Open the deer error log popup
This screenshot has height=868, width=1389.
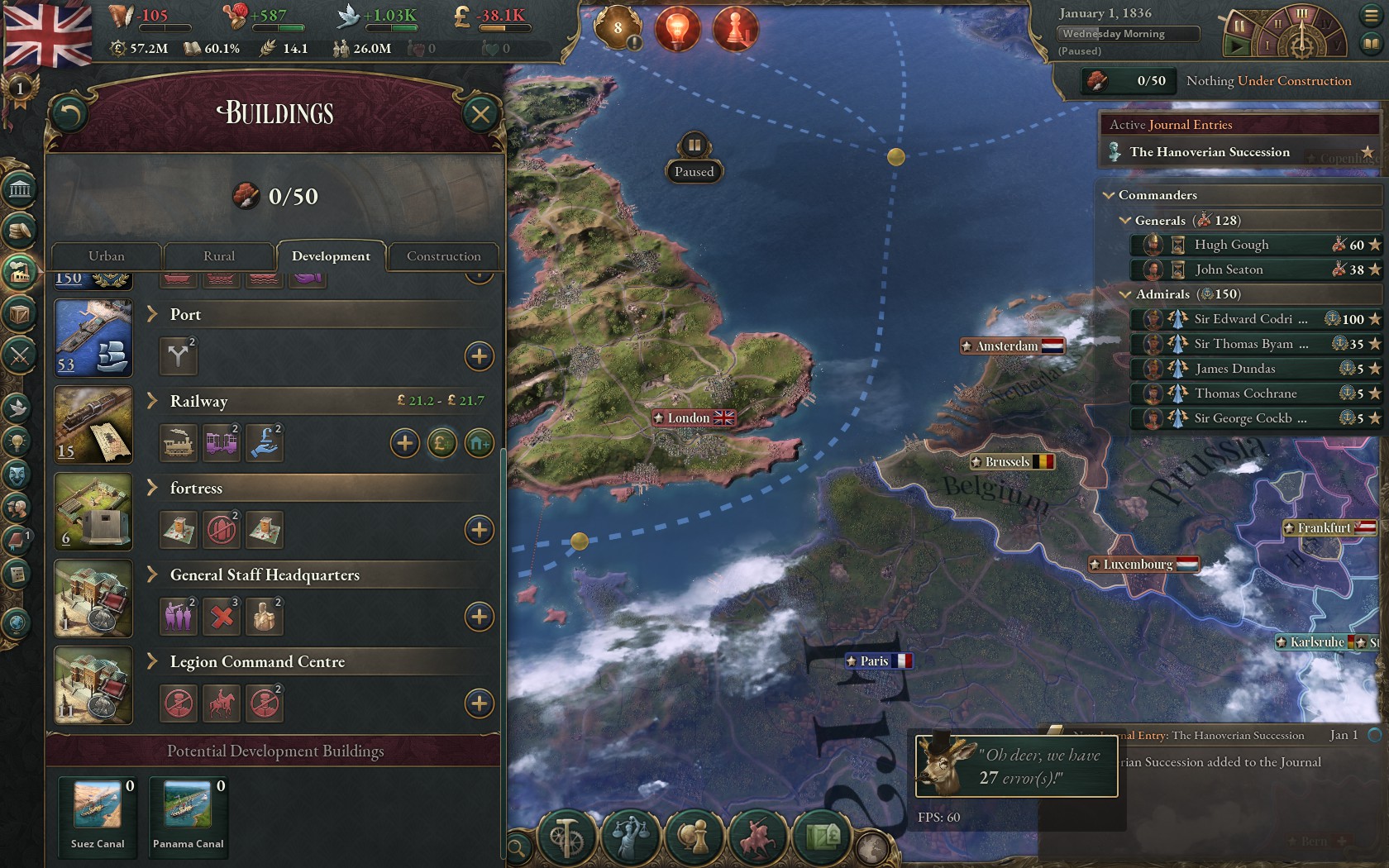(x=1016, y=766)
